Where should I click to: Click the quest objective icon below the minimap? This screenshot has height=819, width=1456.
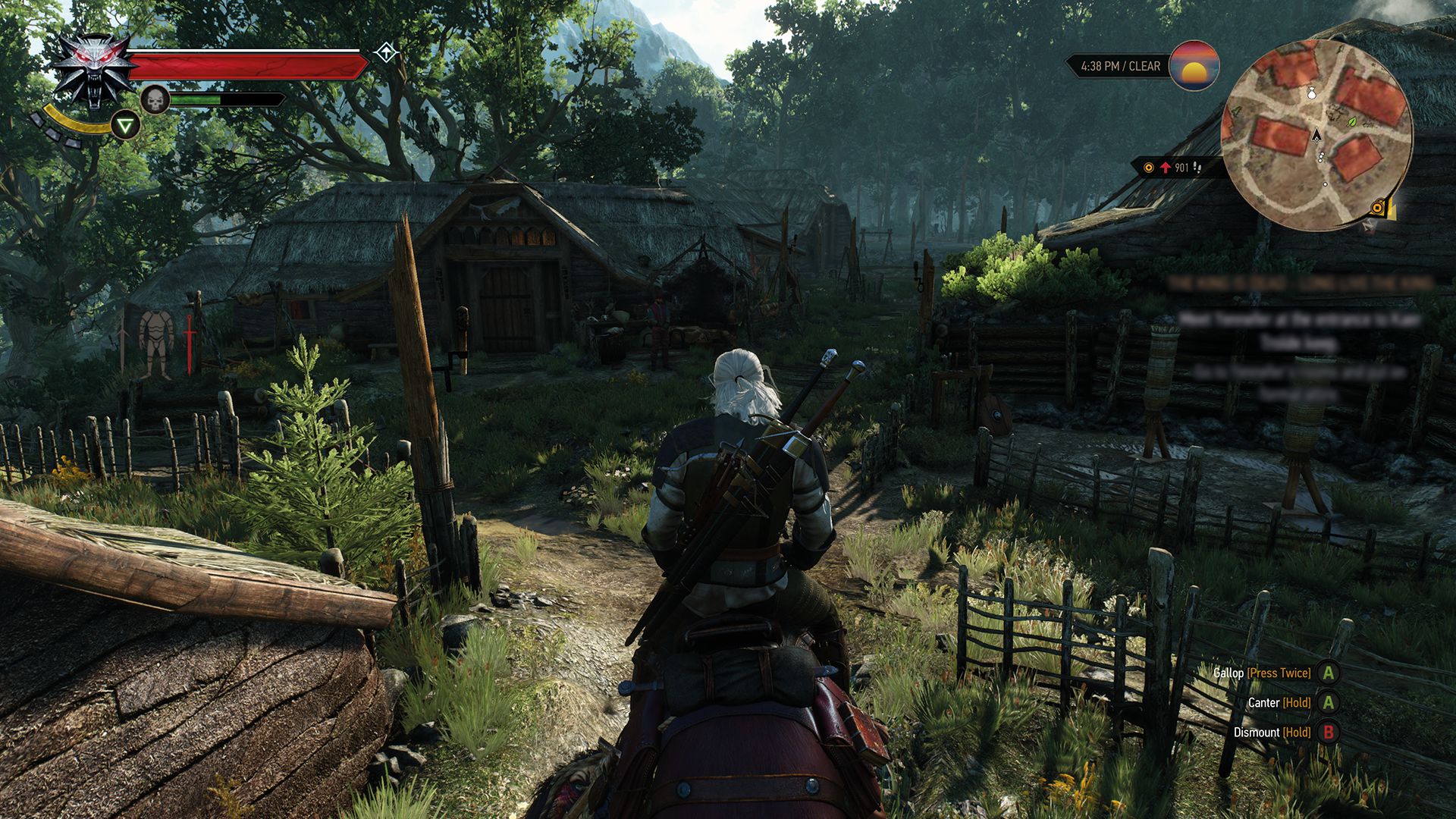[x=1378, y=207]
